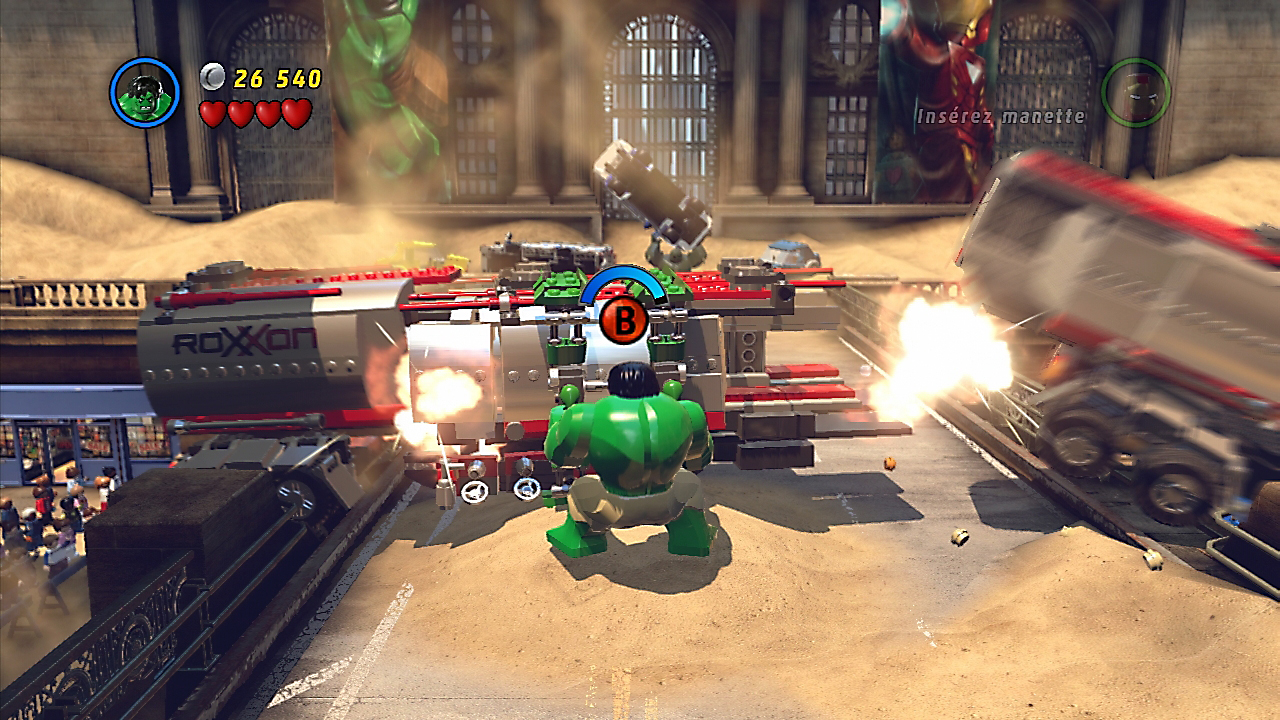Click the player two Iron Man portrait
This screenshot has width=1280, height=720.
tap(1135, 92)
